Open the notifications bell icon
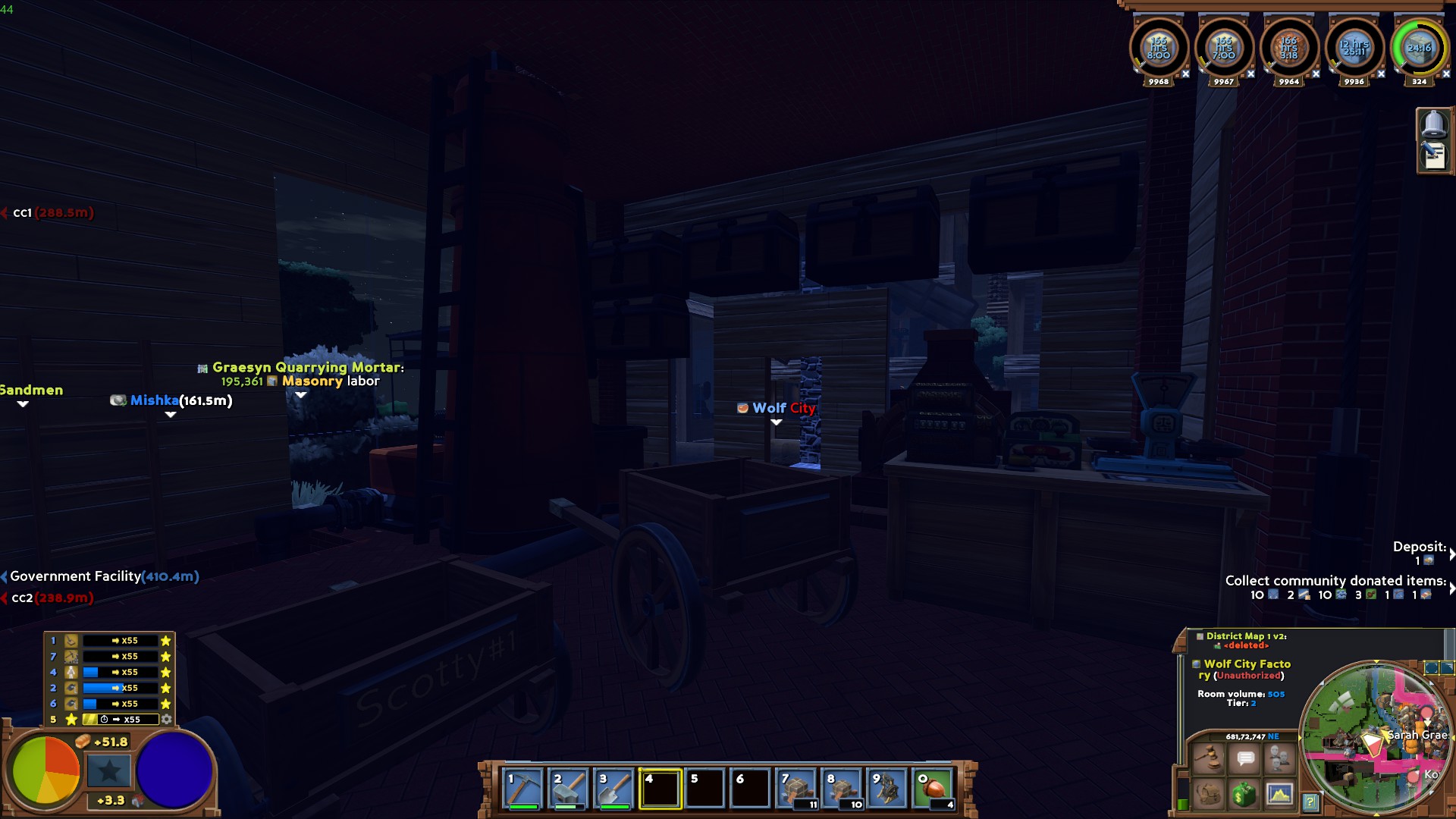Viewport: 1456px width, 819px height. [1435, 124]
